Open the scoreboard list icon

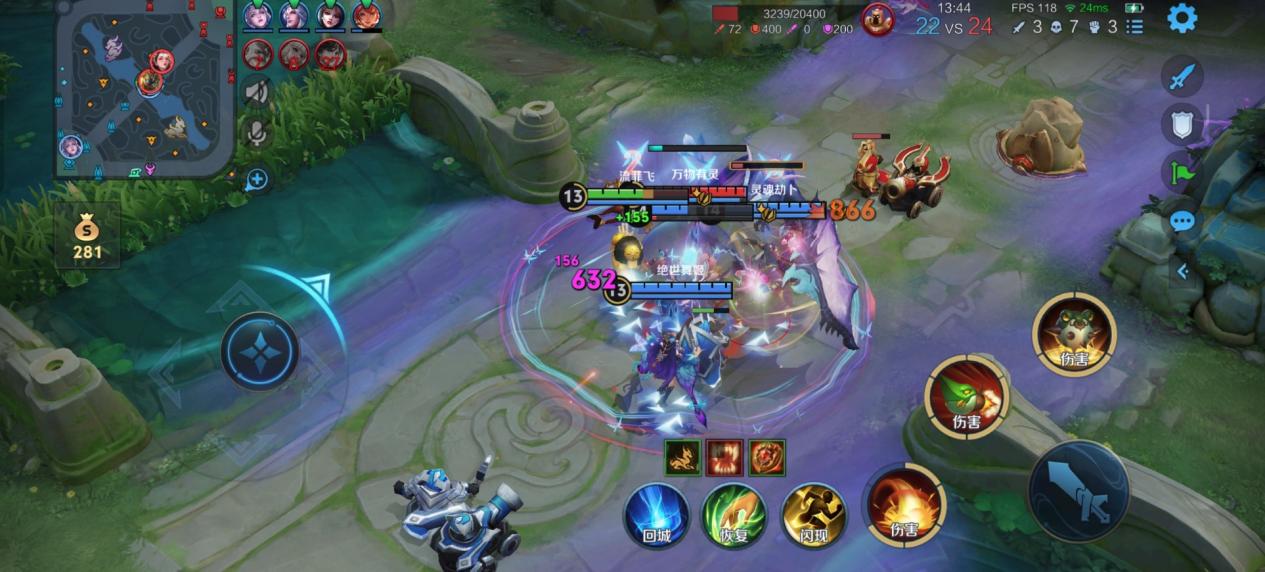[1134, 27]
